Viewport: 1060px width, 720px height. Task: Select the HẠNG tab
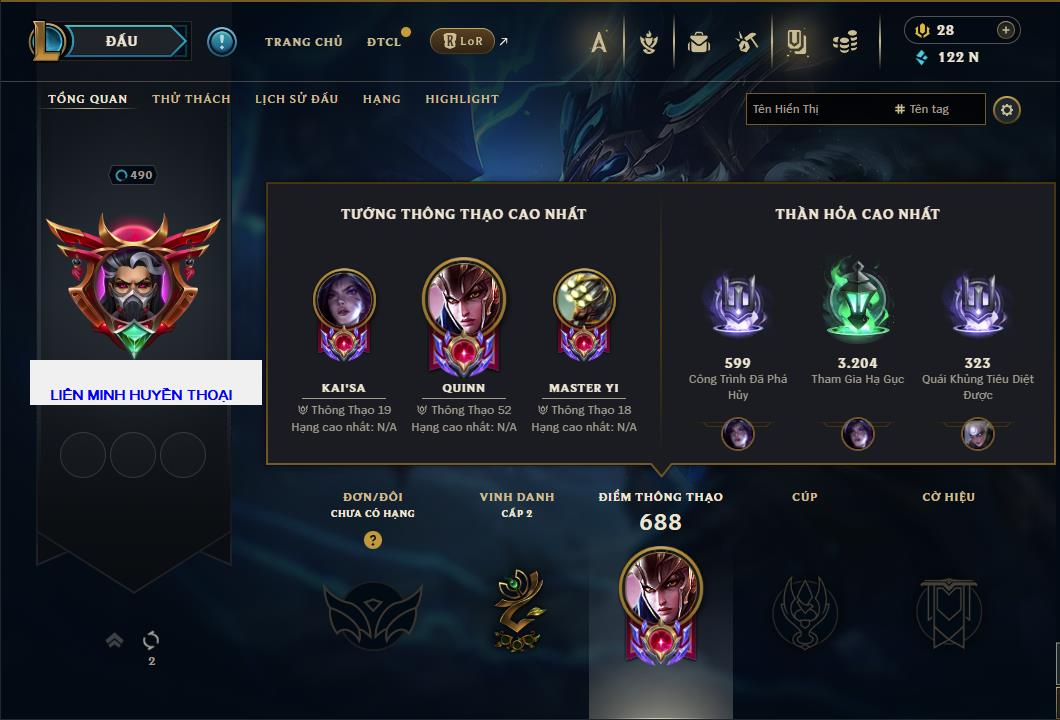coord(381,99)
